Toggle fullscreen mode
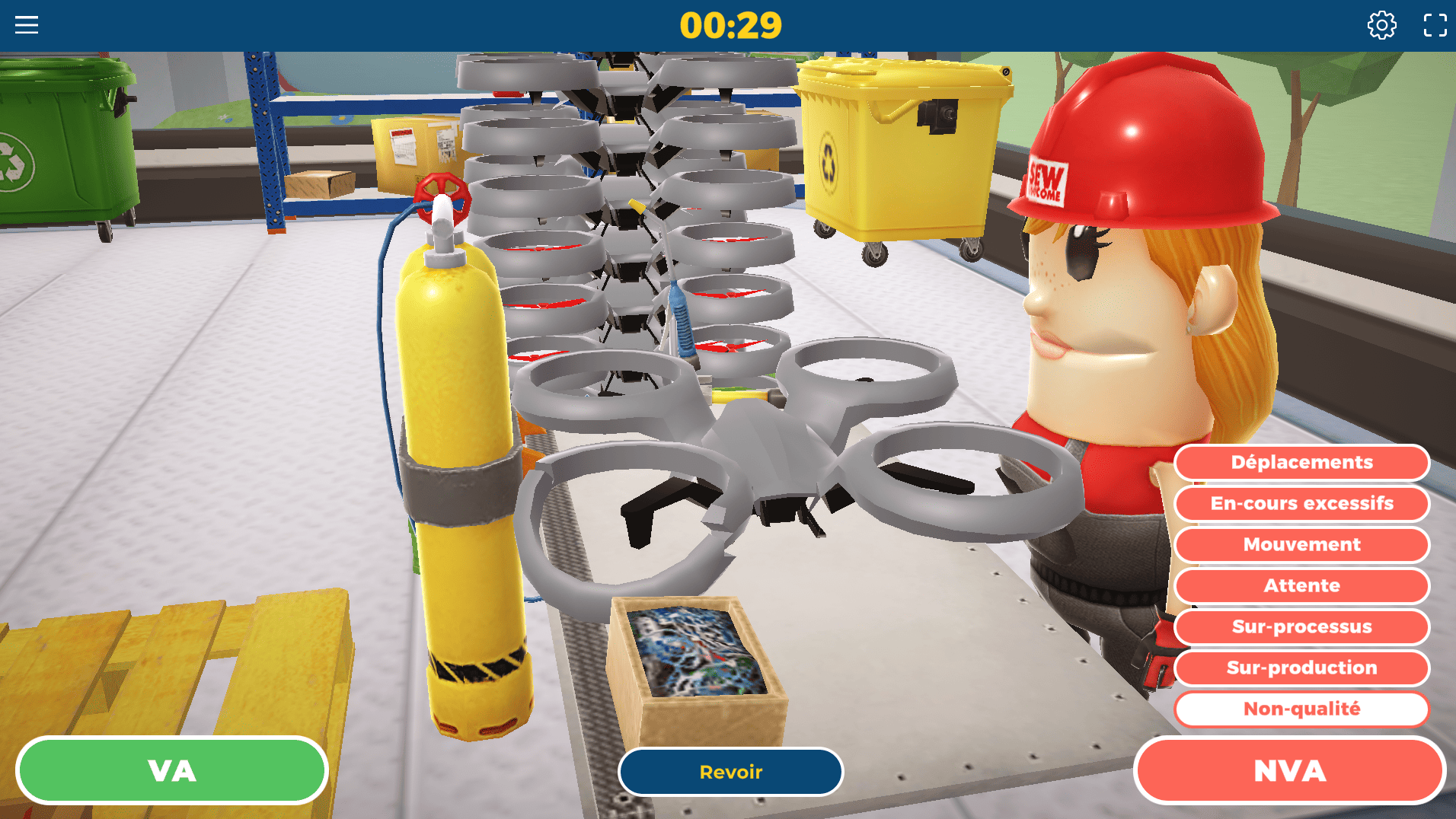This screenshot has width=1456, height=819. click(x=1435, y=25)
